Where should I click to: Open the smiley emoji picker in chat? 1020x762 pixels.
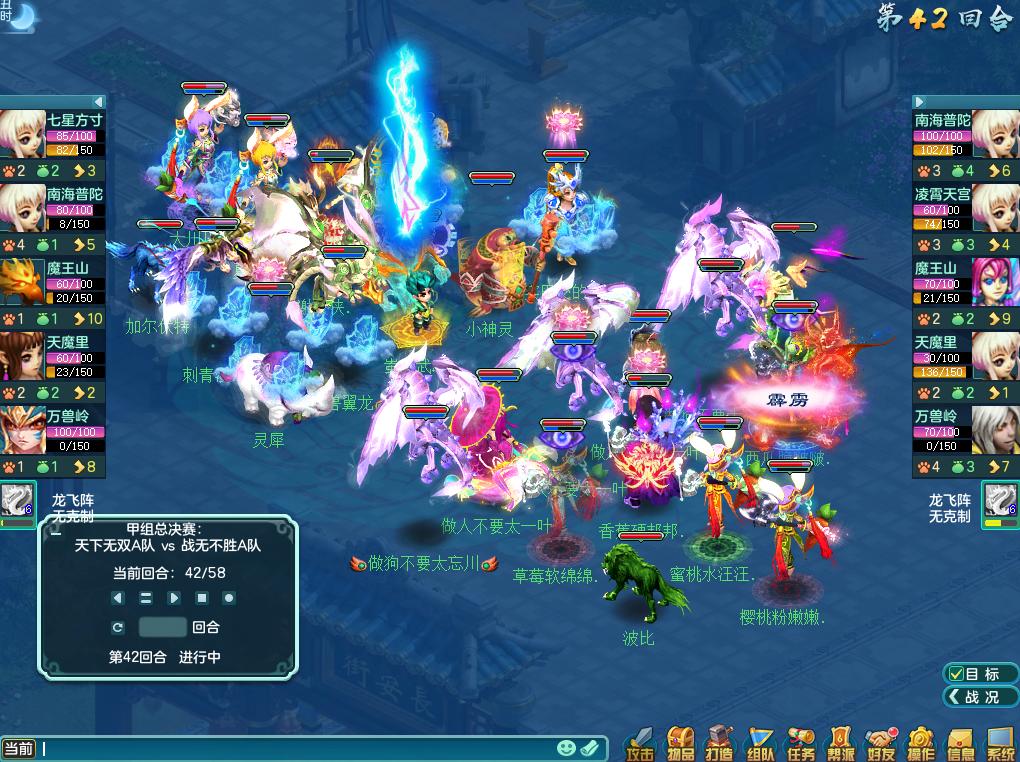(x=566, y=748)
